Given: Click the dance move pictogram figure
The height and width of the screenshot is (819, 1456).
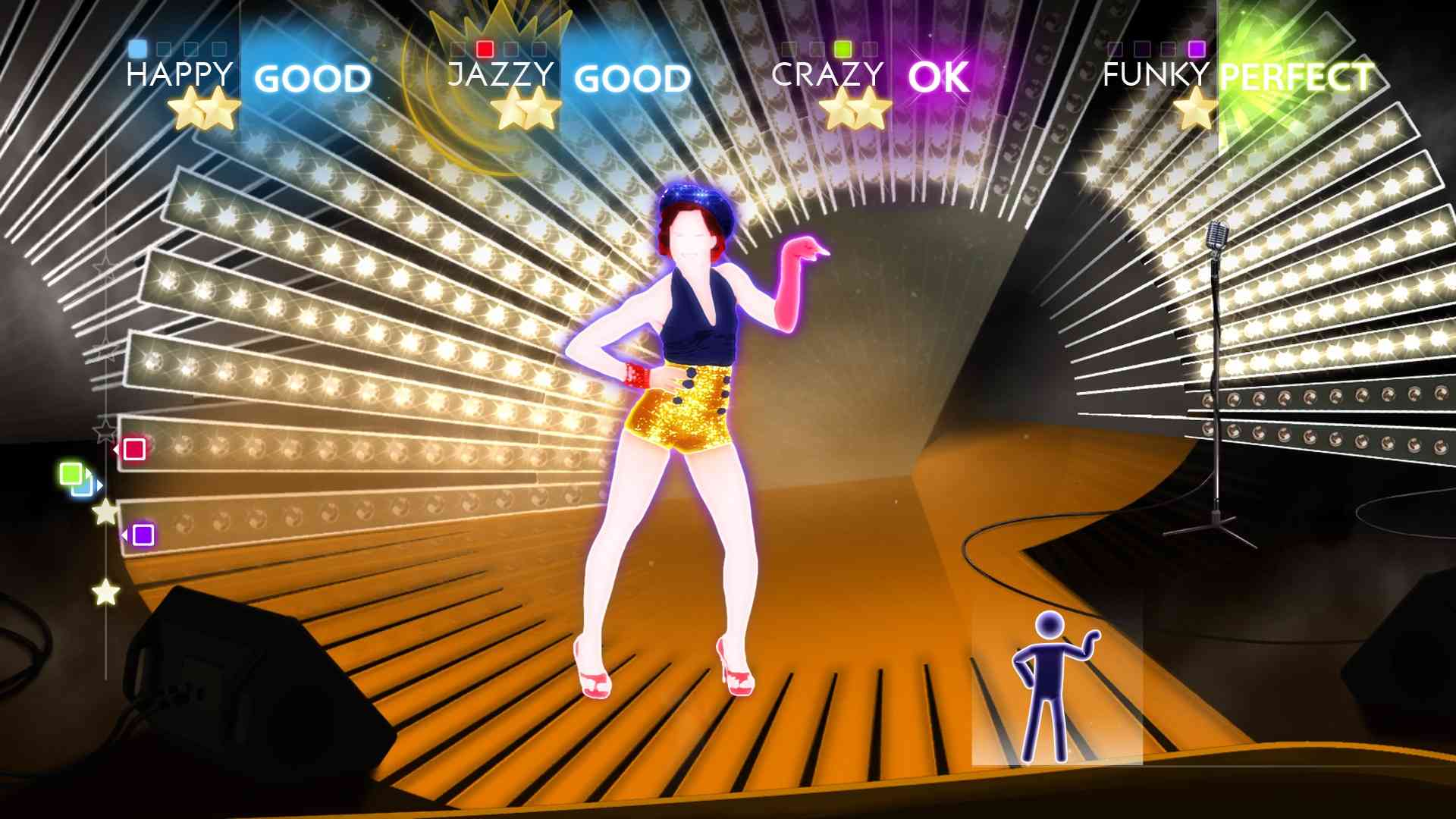Looking at the screenshot, I should point(1055,686).
